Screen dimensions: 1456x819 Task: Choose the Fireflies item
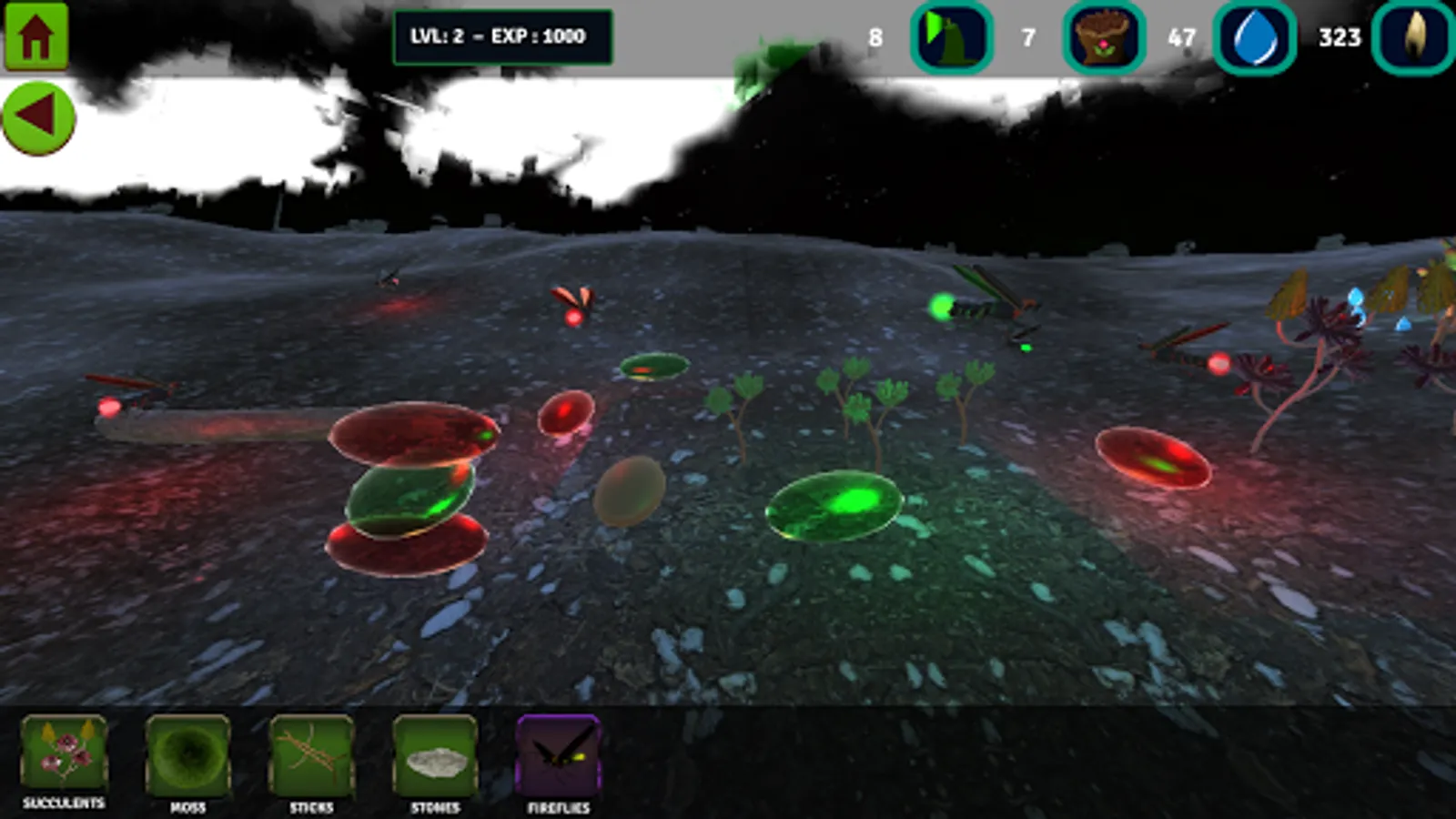click(x=559, y=755)
